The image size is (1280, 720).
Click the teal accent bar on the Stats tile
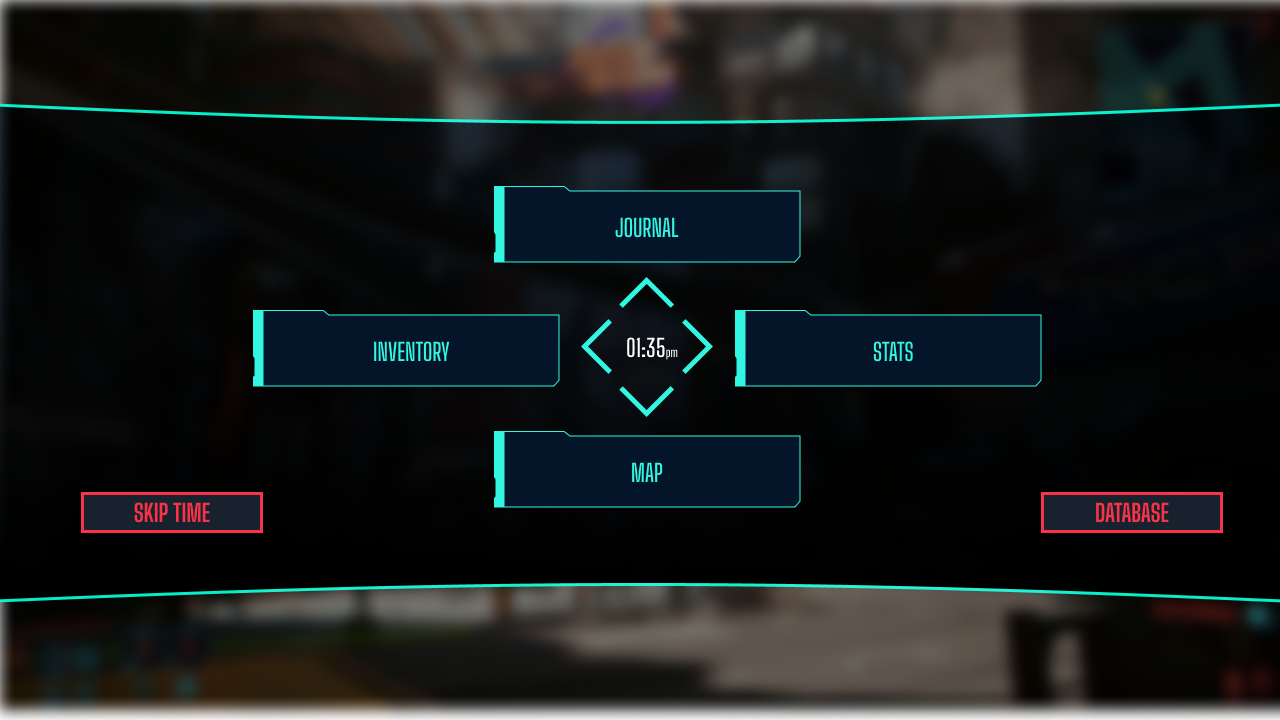click(x=741, y=350)
